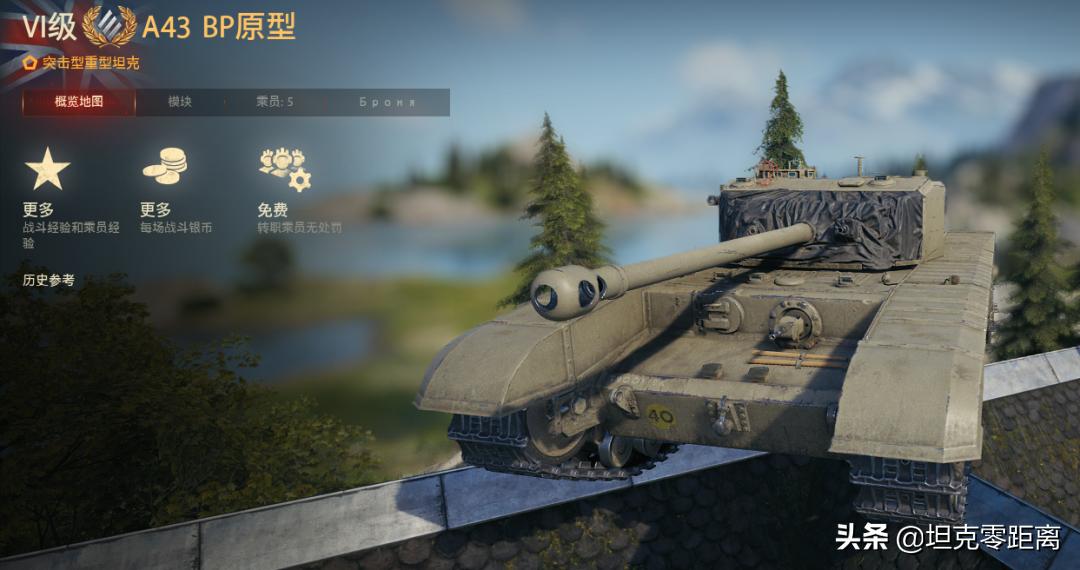Click the 突击型重型坦克 tank class label

pos(90,63)
